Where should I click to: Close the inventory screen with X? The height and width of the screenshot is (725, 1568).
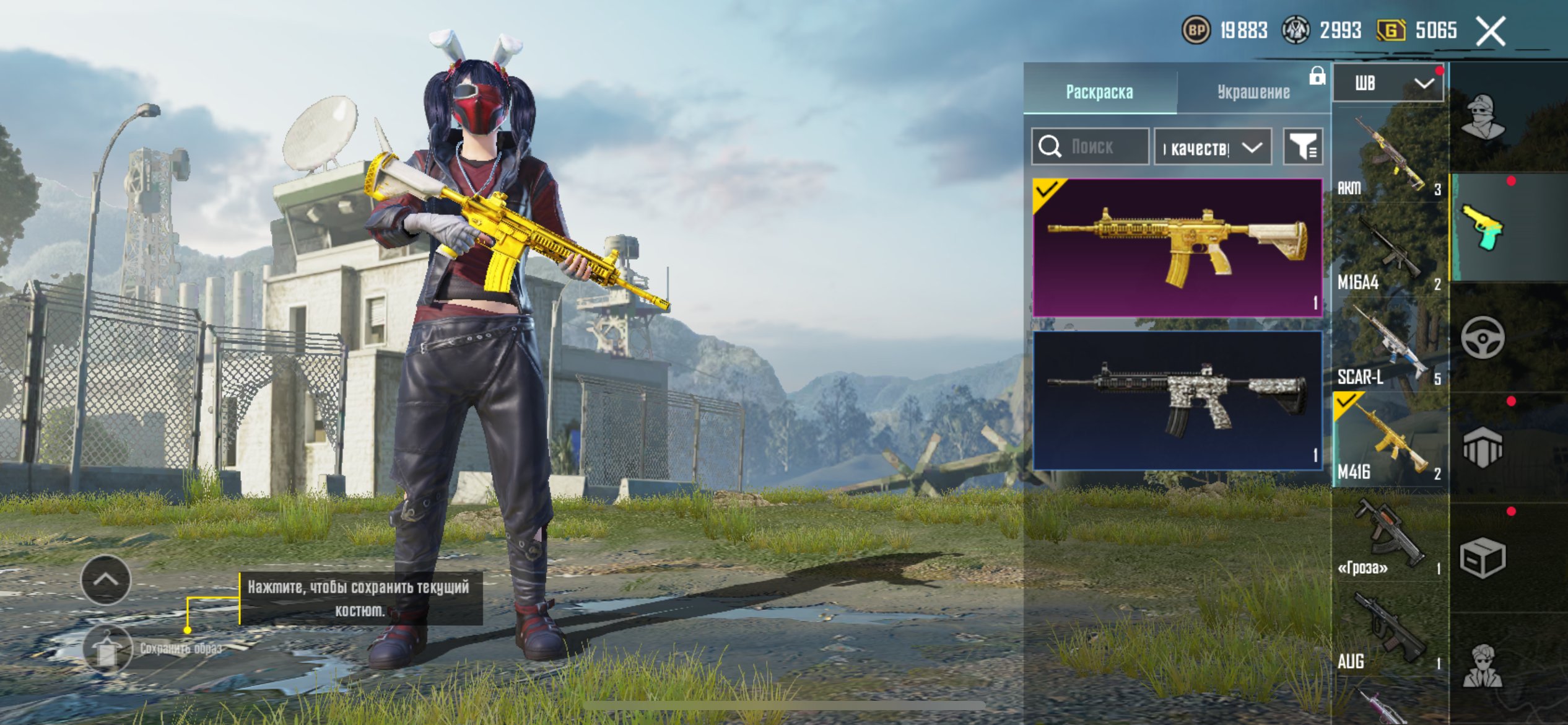tap(1490, 31)
